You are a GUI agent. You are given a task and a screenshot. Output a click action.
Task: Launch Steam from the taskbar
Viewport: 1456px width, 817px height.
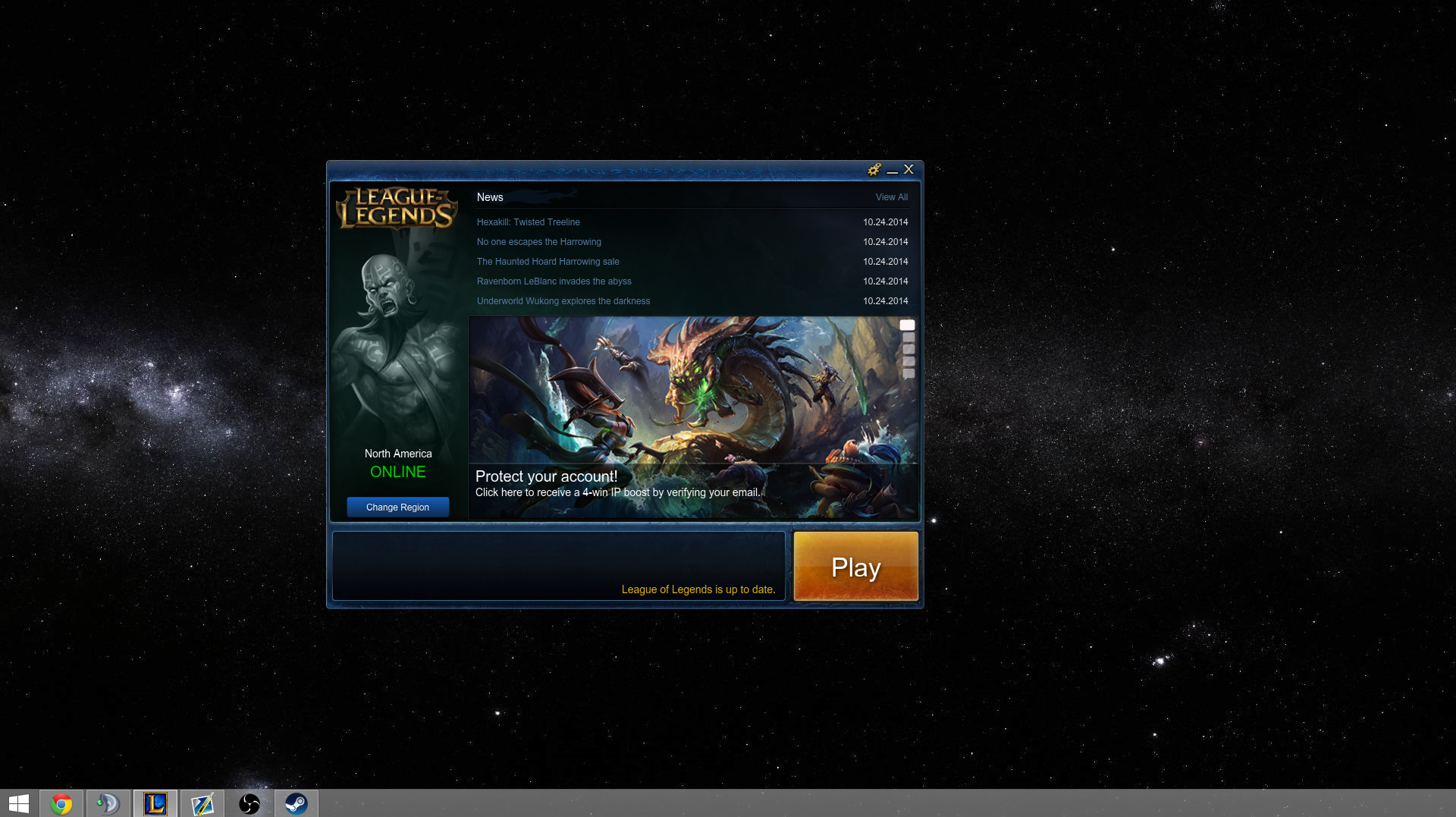point(297,803)
